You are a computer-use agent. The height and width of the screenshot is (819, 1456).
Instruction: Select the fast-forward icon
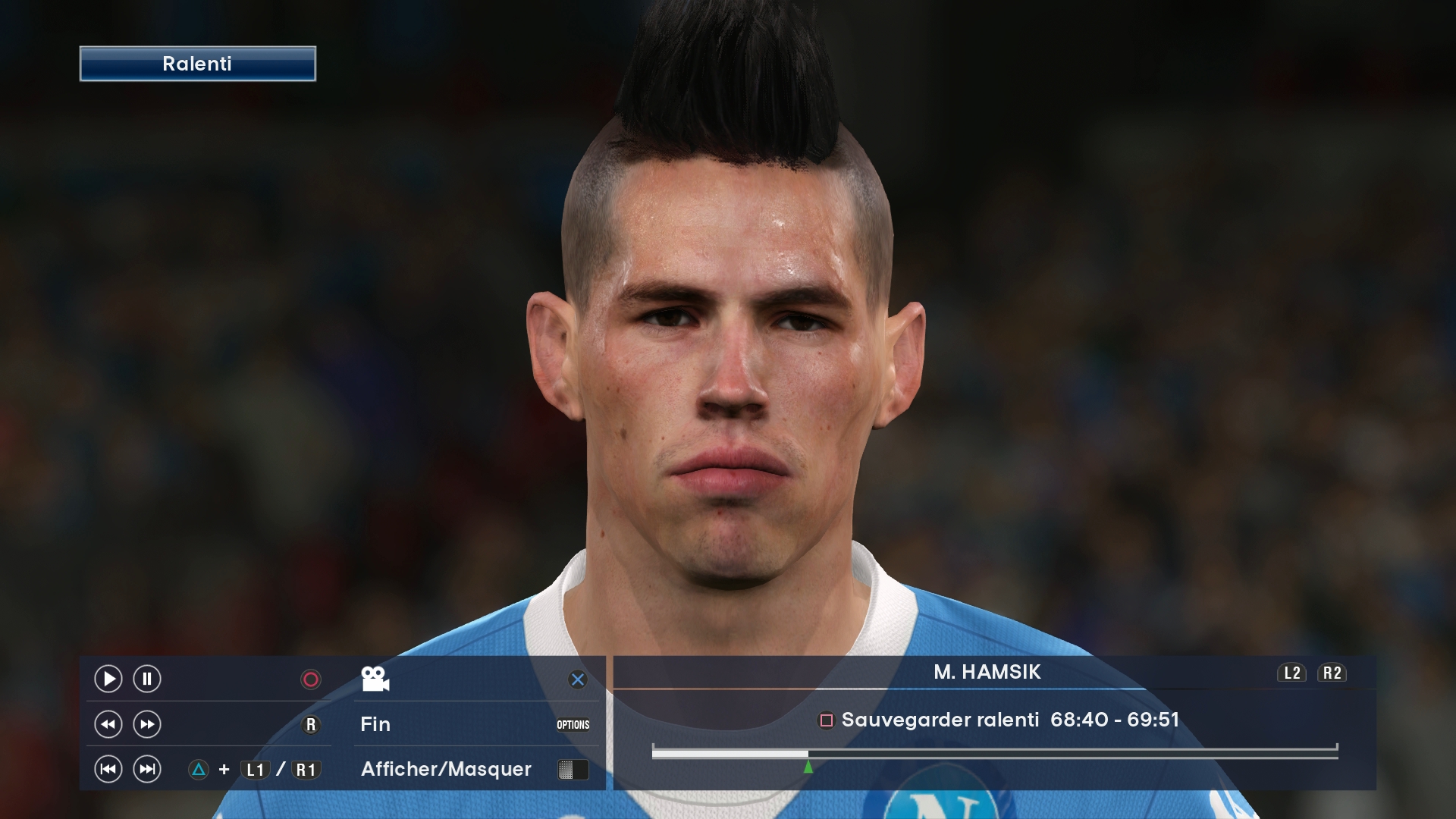tap(146, 724)
